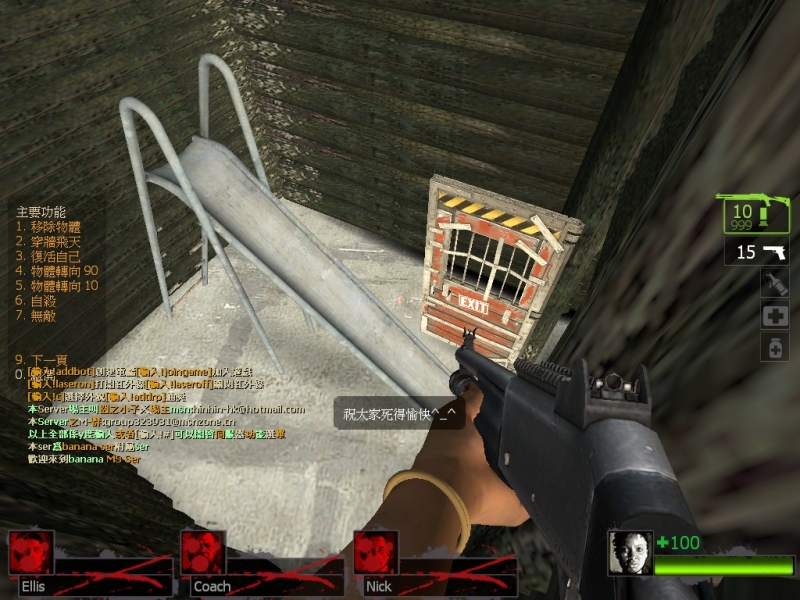Select the molotov throwable slot

(775, 285)
